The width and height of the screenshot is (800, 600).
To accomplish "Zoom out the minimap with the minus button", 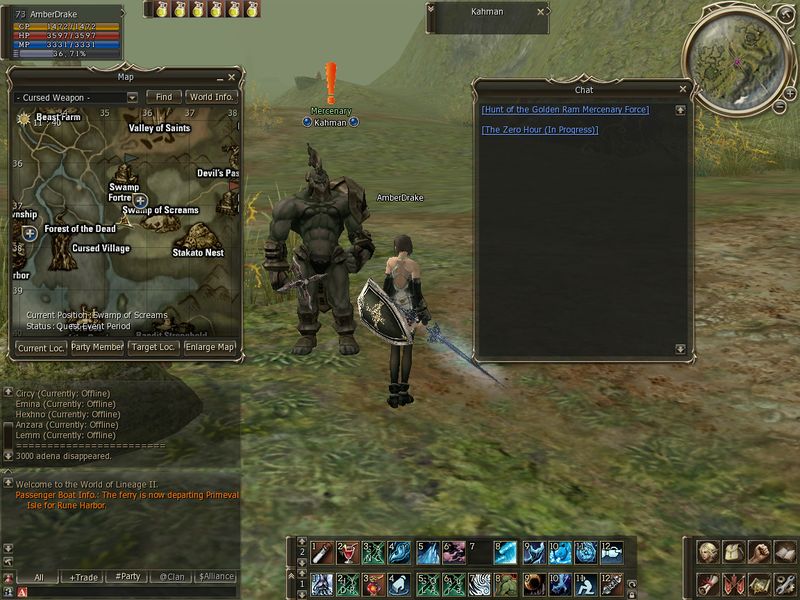I will coord(779,105).
